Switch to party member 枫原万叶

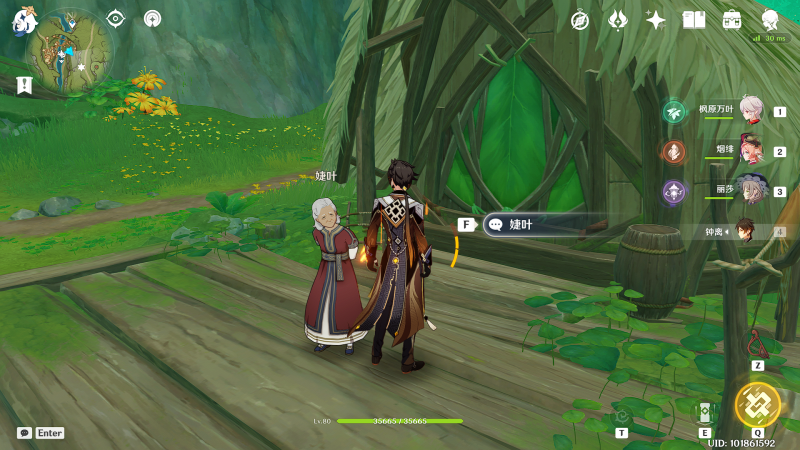[x=750, y=111]
